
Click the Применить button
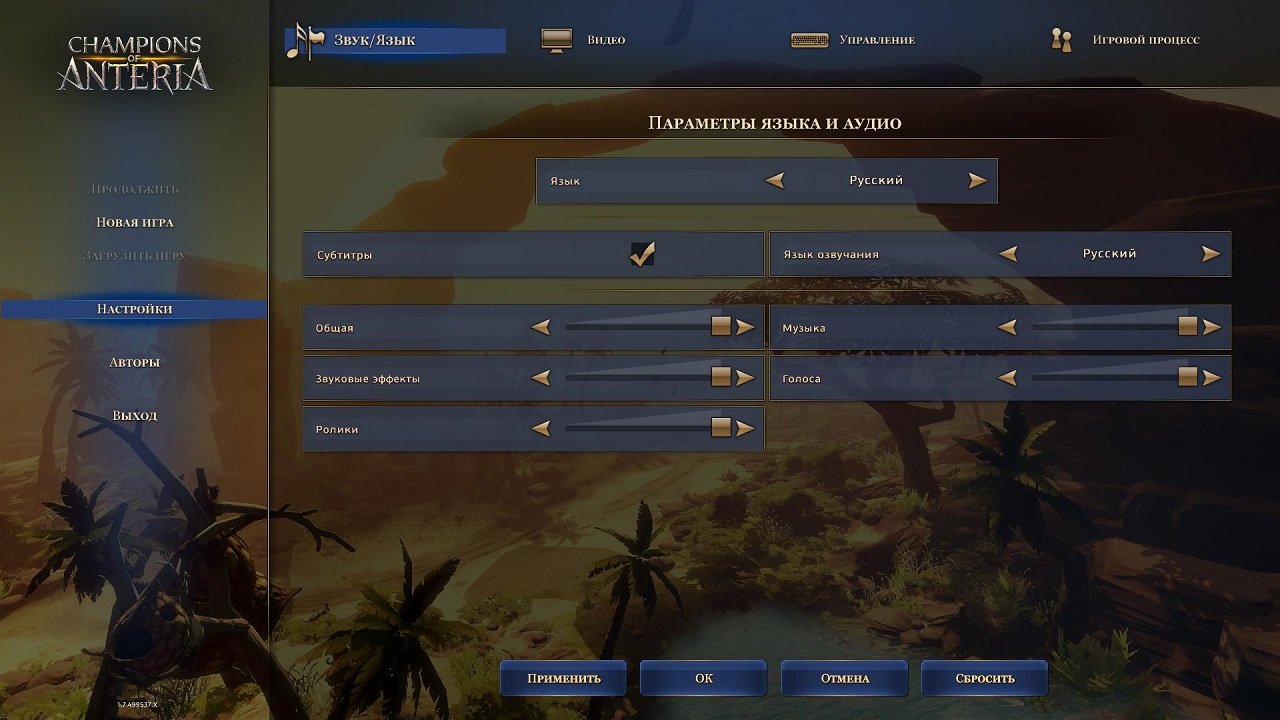pos(564,678)
